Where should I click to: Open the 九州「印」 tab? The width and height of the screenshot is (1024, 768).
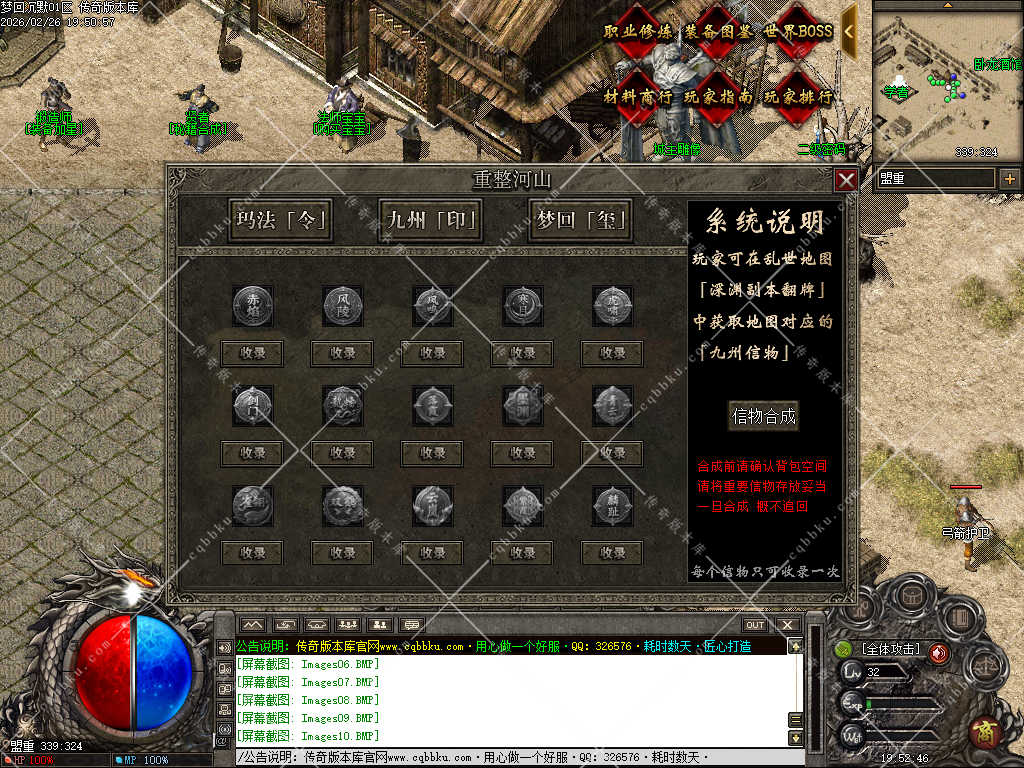click(431, 221)
